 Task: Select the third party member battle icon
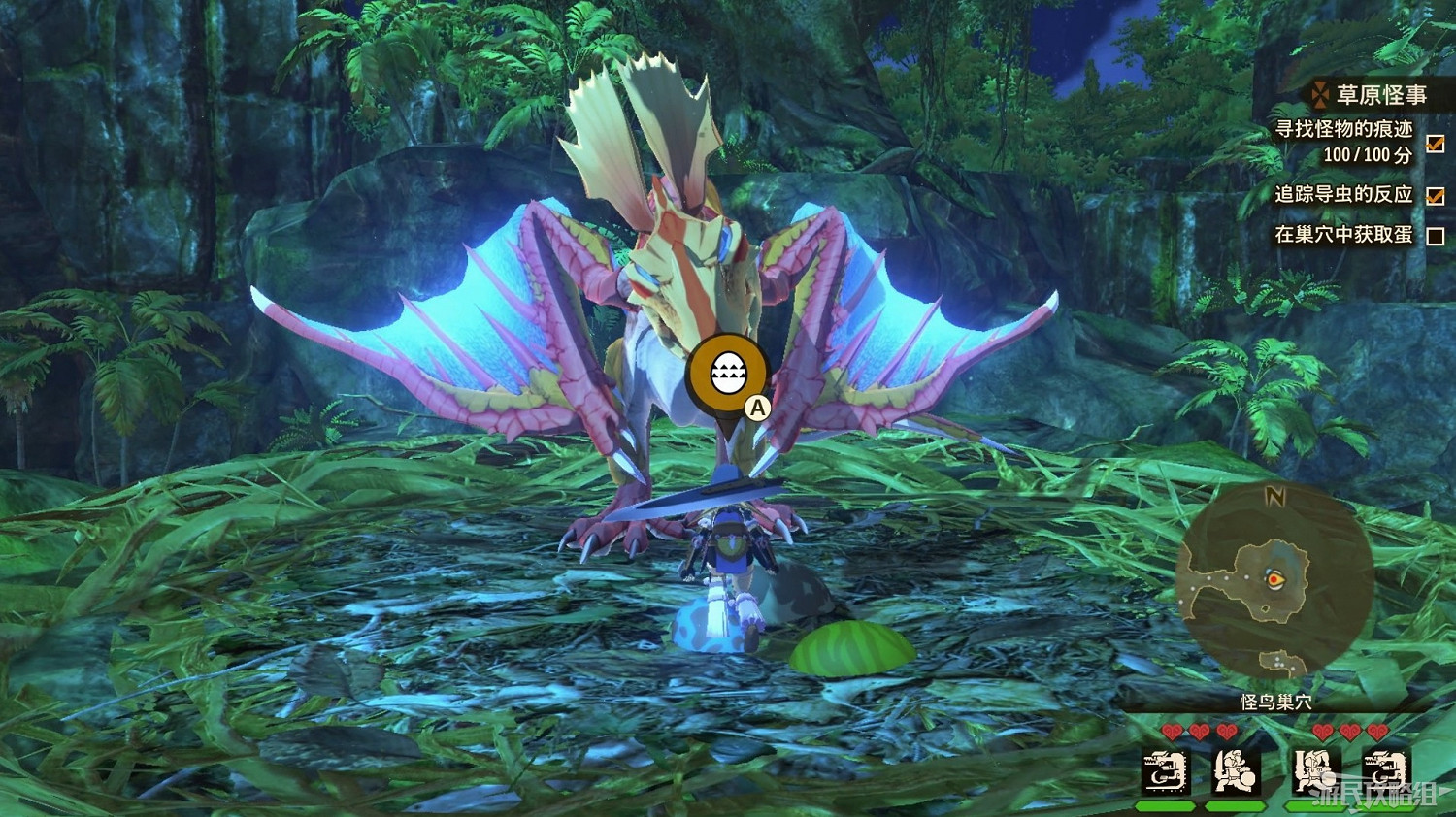1315,771
